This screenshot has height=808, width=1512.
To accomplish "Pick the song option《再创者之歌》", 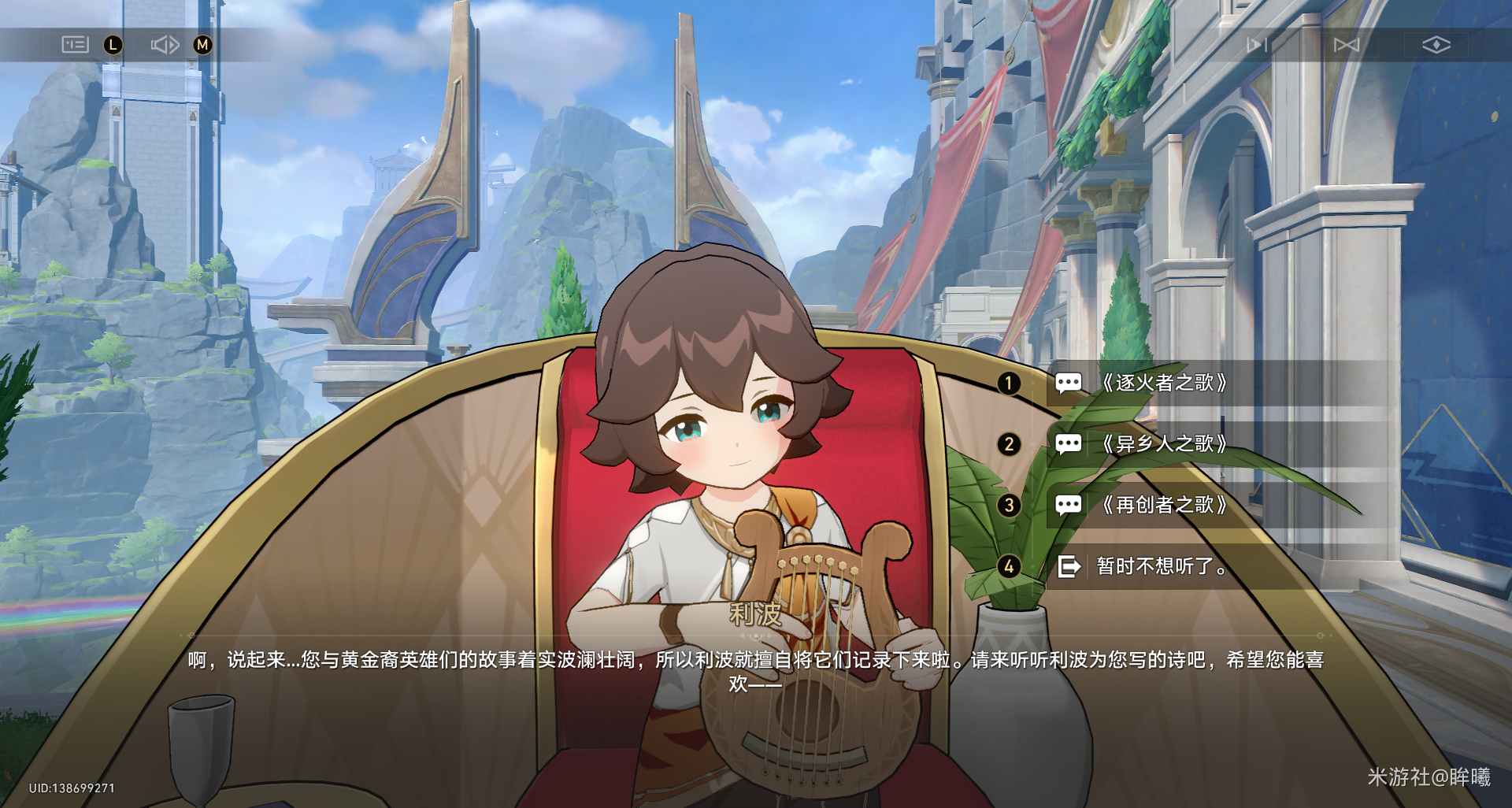I will click(1164, 505).
